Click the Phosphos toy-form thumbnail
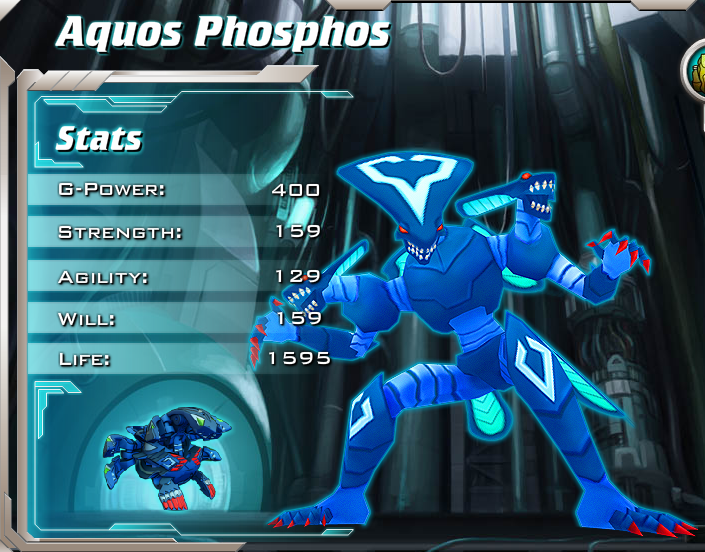The height and width of the screenshot is (552, 705). click(x=168, y=452)
